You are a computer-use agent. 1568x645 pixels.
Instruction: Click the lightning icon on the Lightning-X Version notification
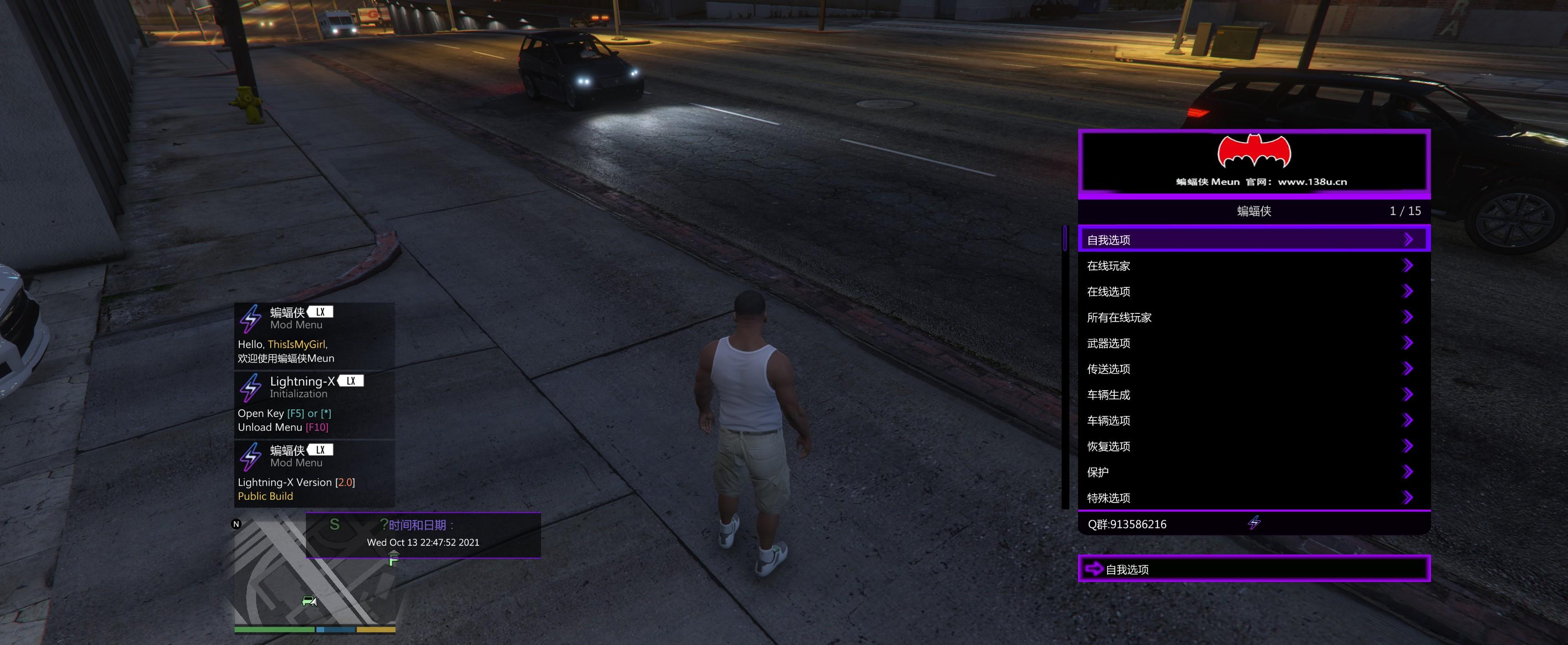(x=250, y=455)
